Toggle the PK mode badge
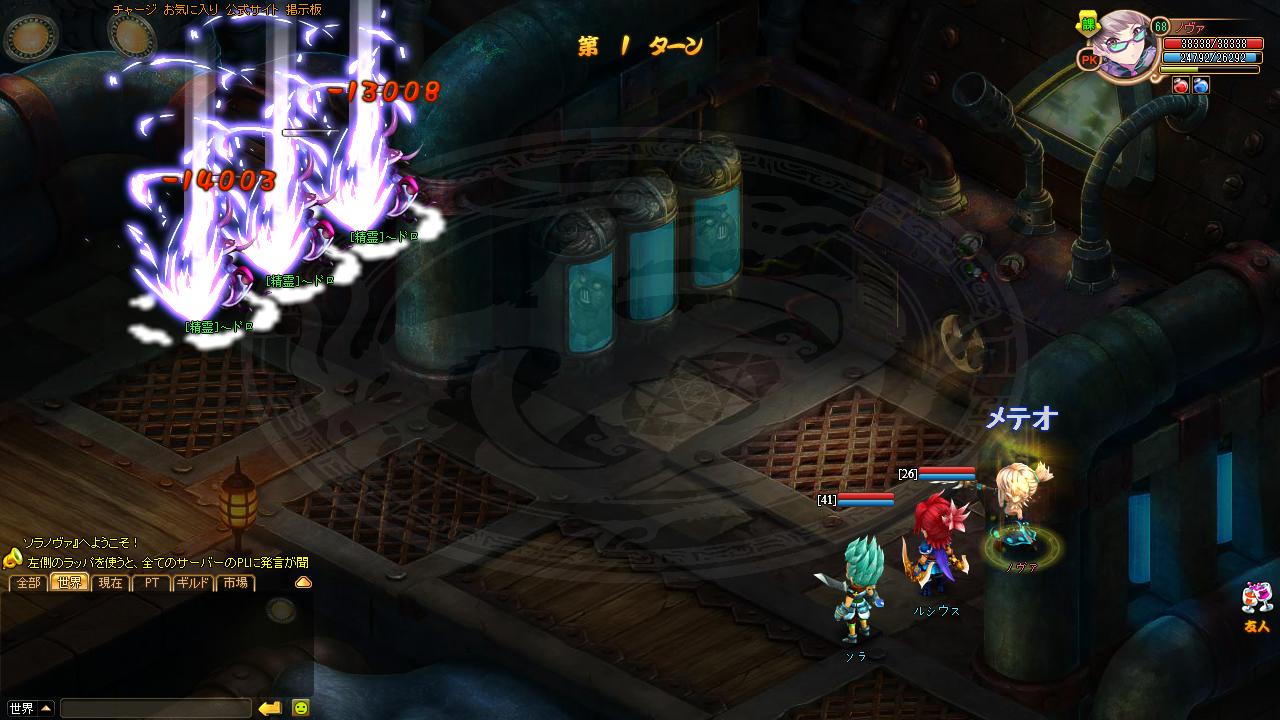 pos(1089,60)
